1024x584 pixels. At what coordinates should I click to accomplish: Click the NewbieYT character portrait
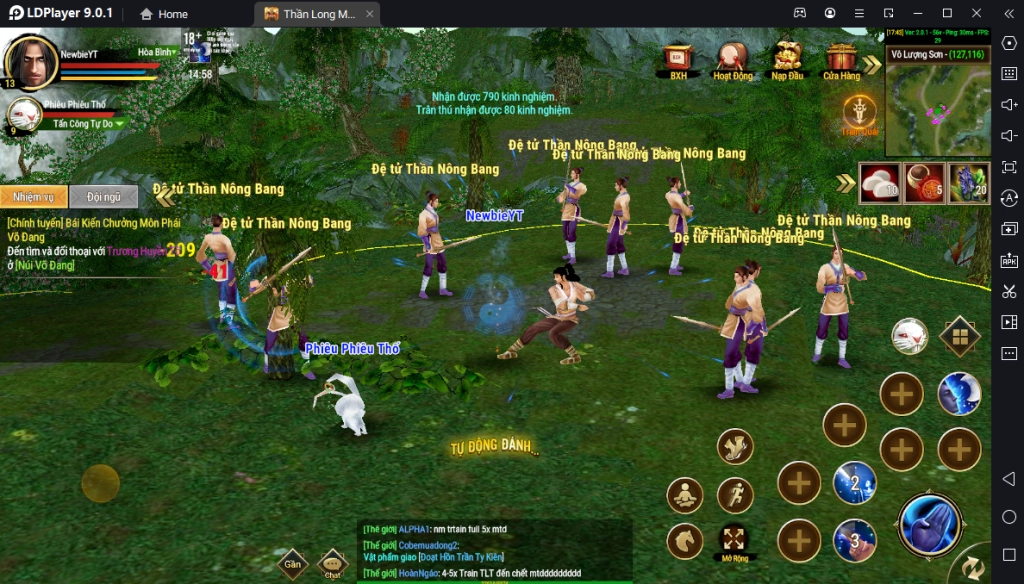[x=32, y=62]
